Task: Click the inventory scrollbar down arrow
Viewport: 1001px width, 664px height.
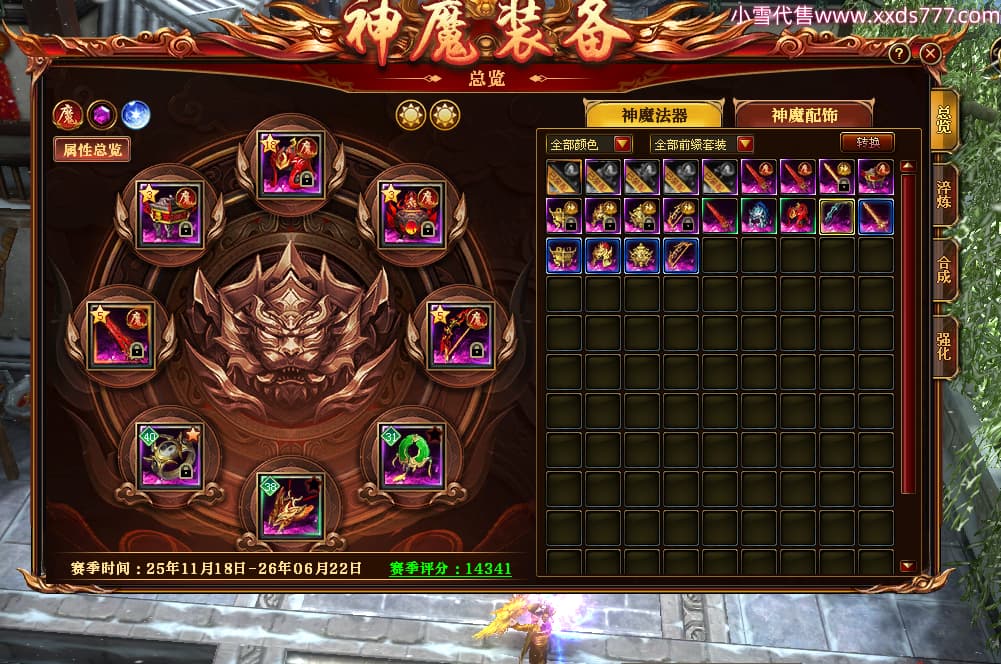Action: 907,566
